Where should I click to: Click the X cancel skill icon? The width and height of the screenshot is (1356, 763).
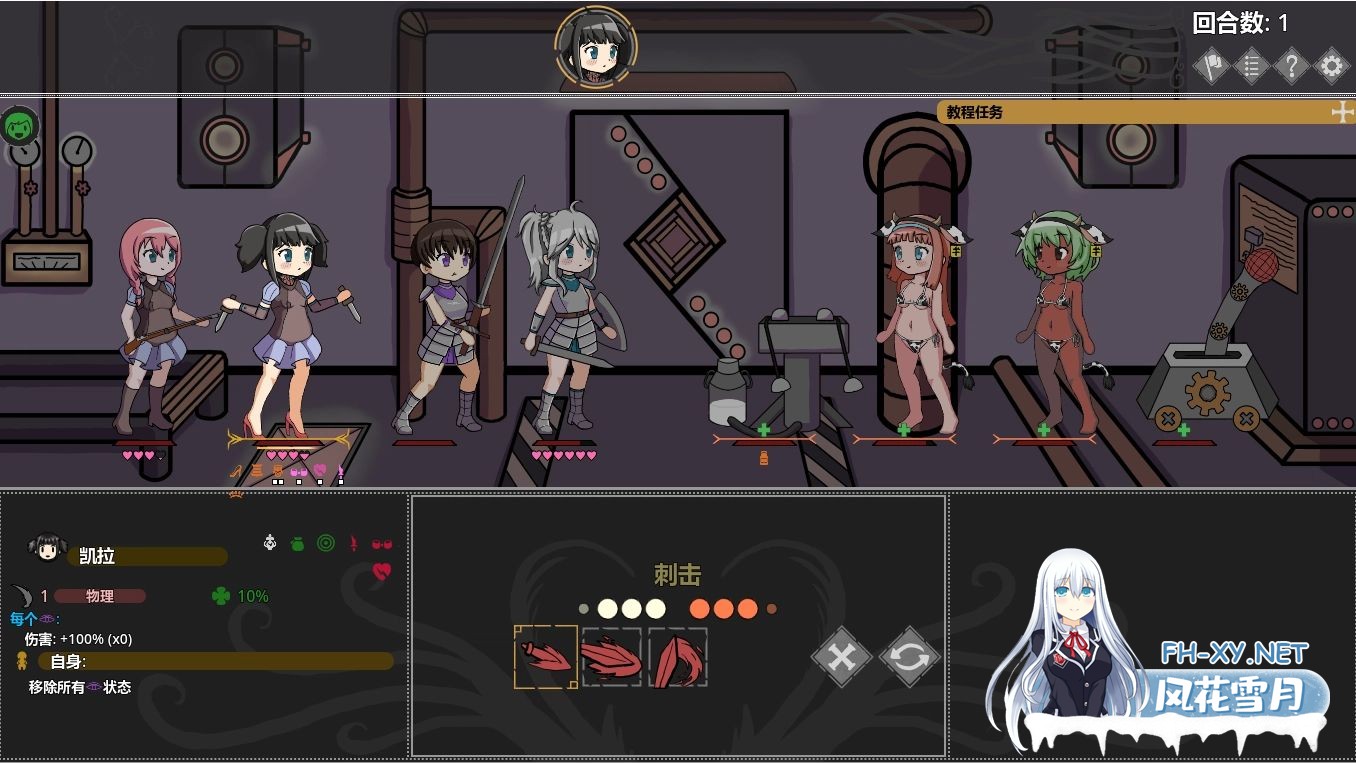coord(840,658)
